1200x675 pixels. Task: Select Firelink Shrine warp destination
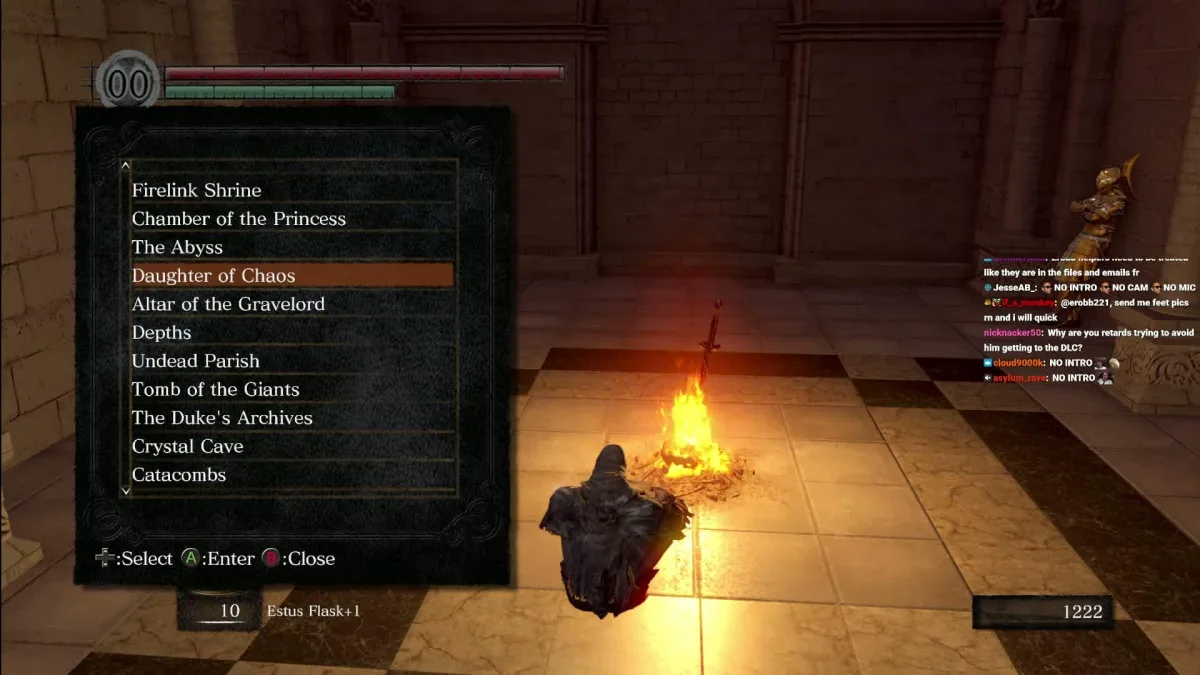click(197, 190)
